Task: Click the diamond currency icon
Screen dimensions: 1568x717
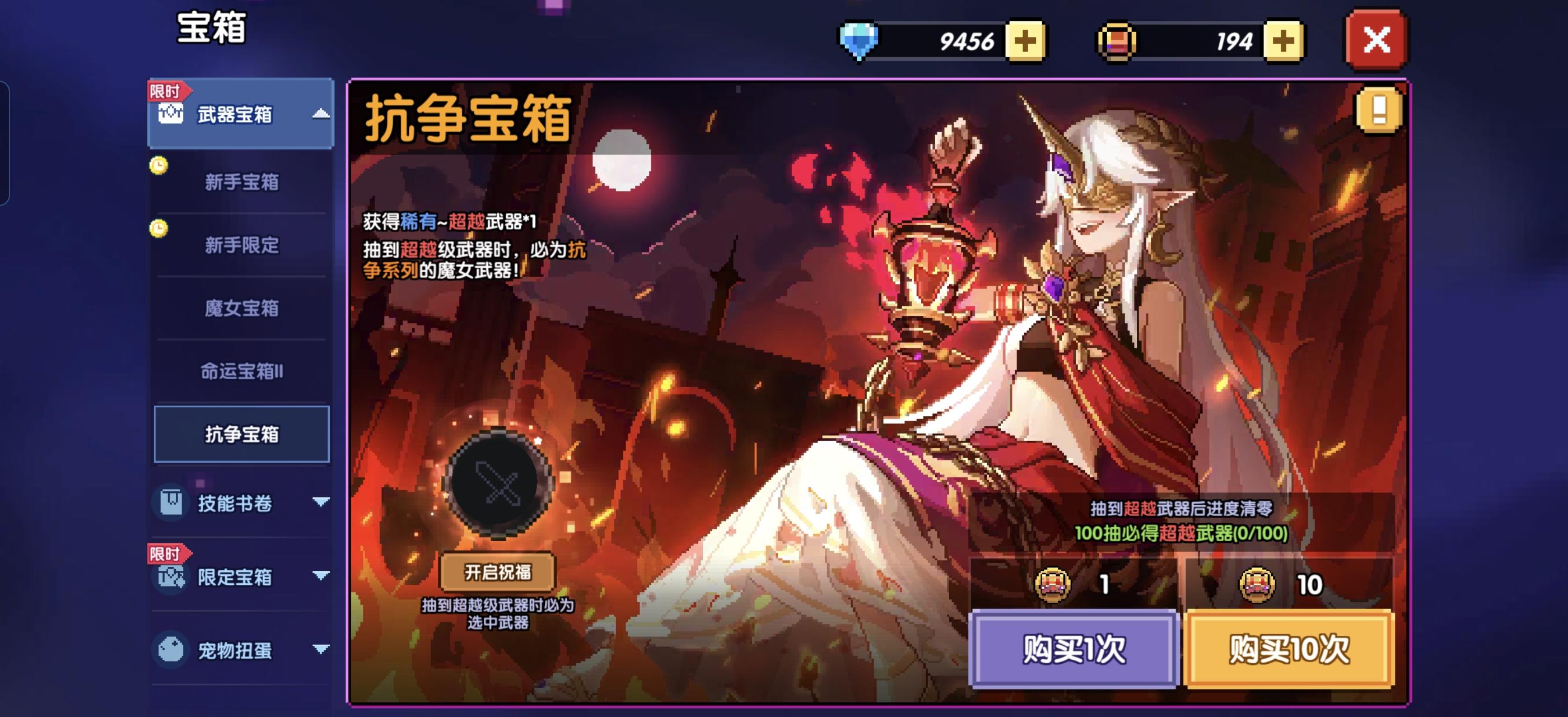Action: pyautogui.click(x=858, y=41)
